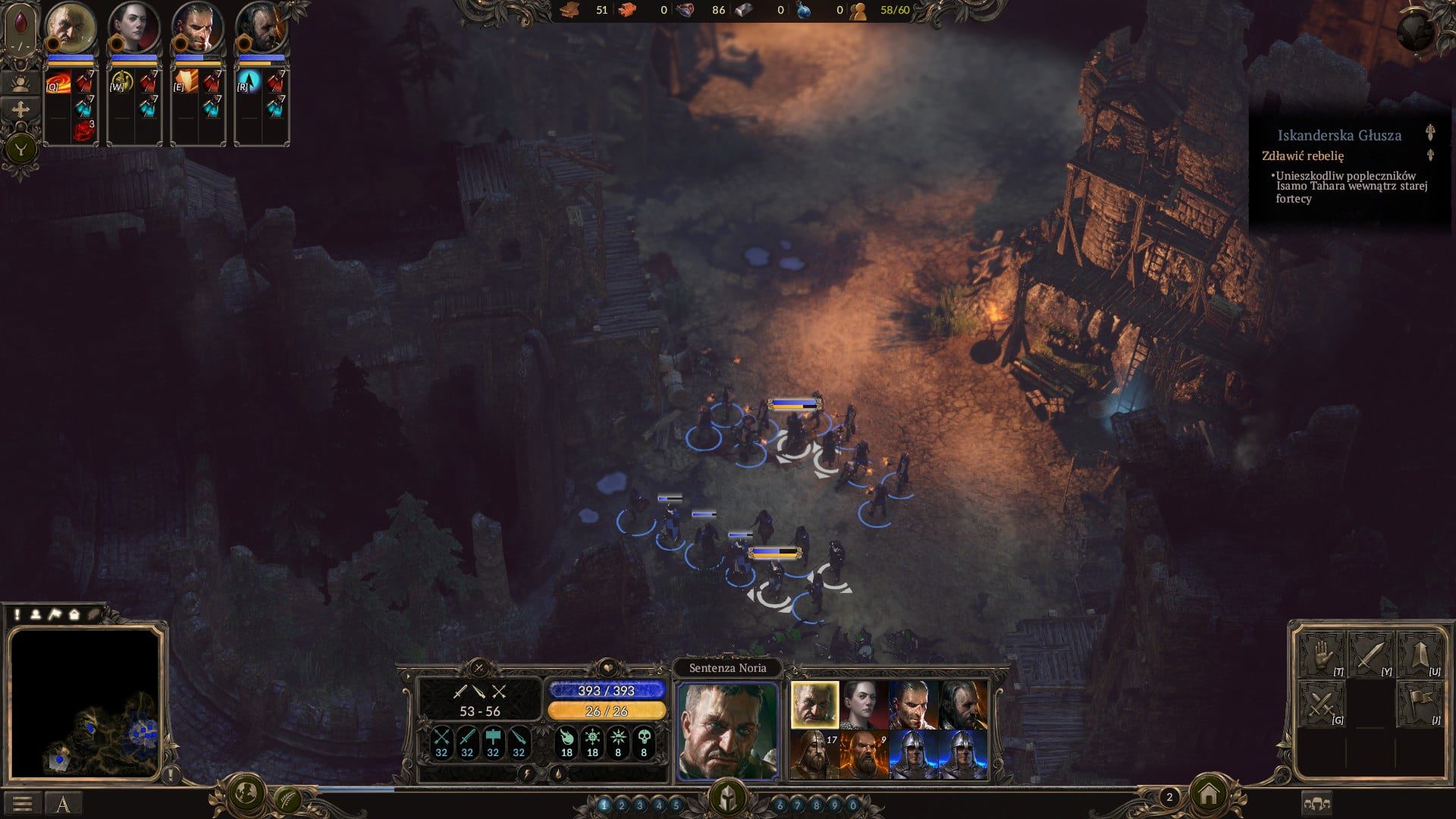The width and height of the screenshot is (1456, 819).
Task: Use the blue arrow ability marked R
Action: [248, 82]
